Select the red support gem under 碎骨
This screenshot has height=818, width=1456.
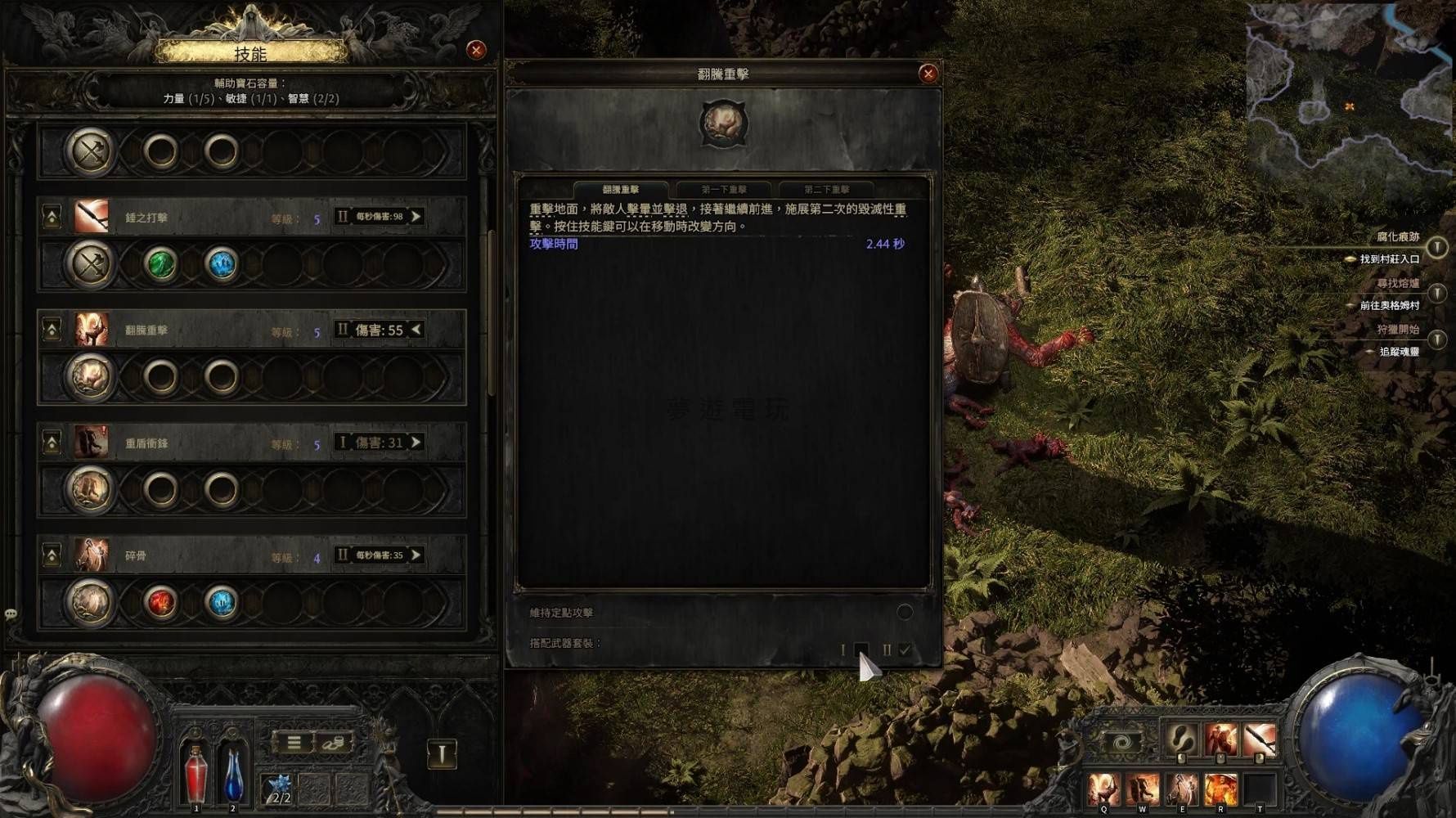(x=160, y=603)
